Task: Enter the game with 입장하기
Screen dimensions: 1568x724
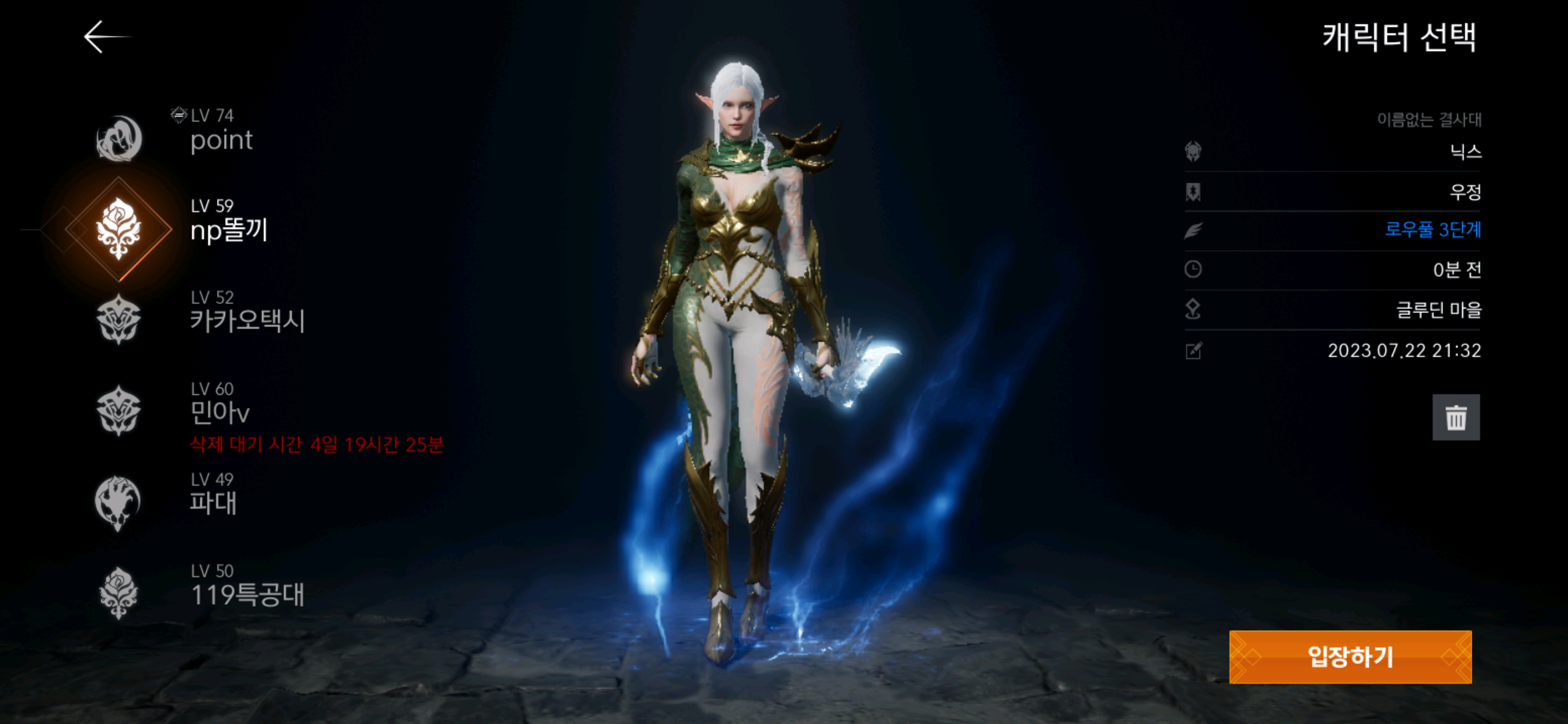Action: pos(1350,657)
